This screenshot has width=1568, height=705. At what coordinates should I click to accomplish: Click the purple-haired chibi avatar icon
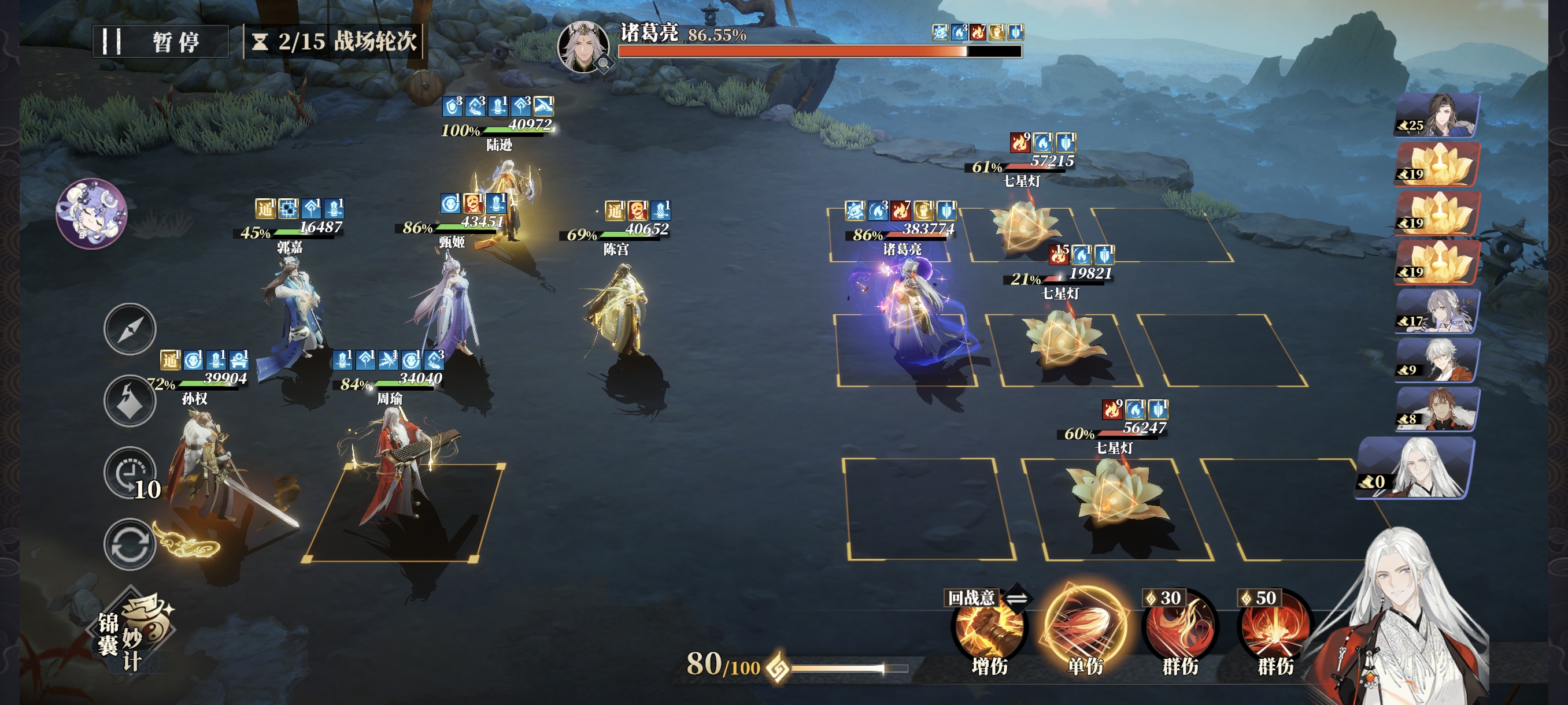(91, 213)
